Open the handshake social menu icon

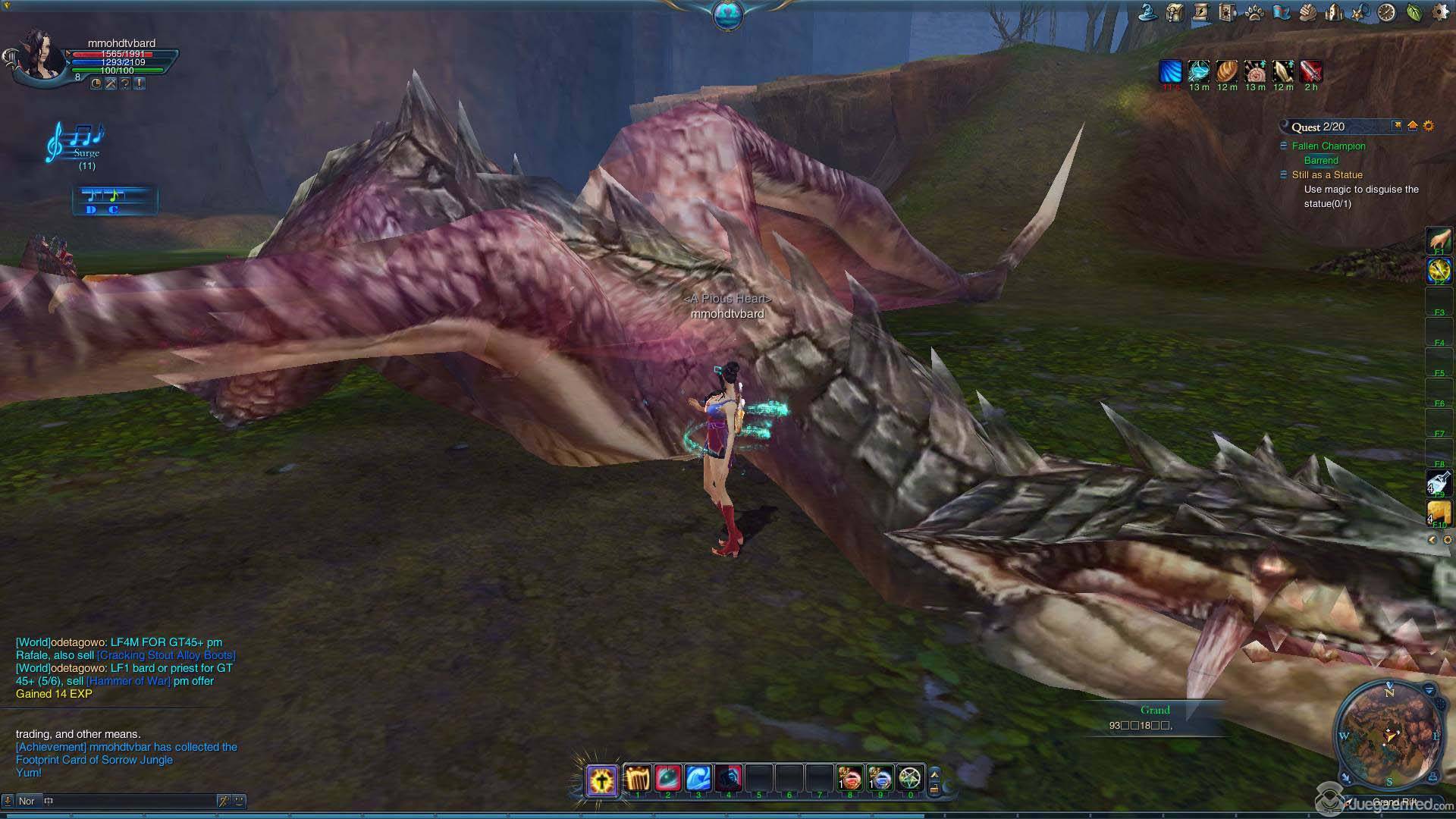point(1307,12)
